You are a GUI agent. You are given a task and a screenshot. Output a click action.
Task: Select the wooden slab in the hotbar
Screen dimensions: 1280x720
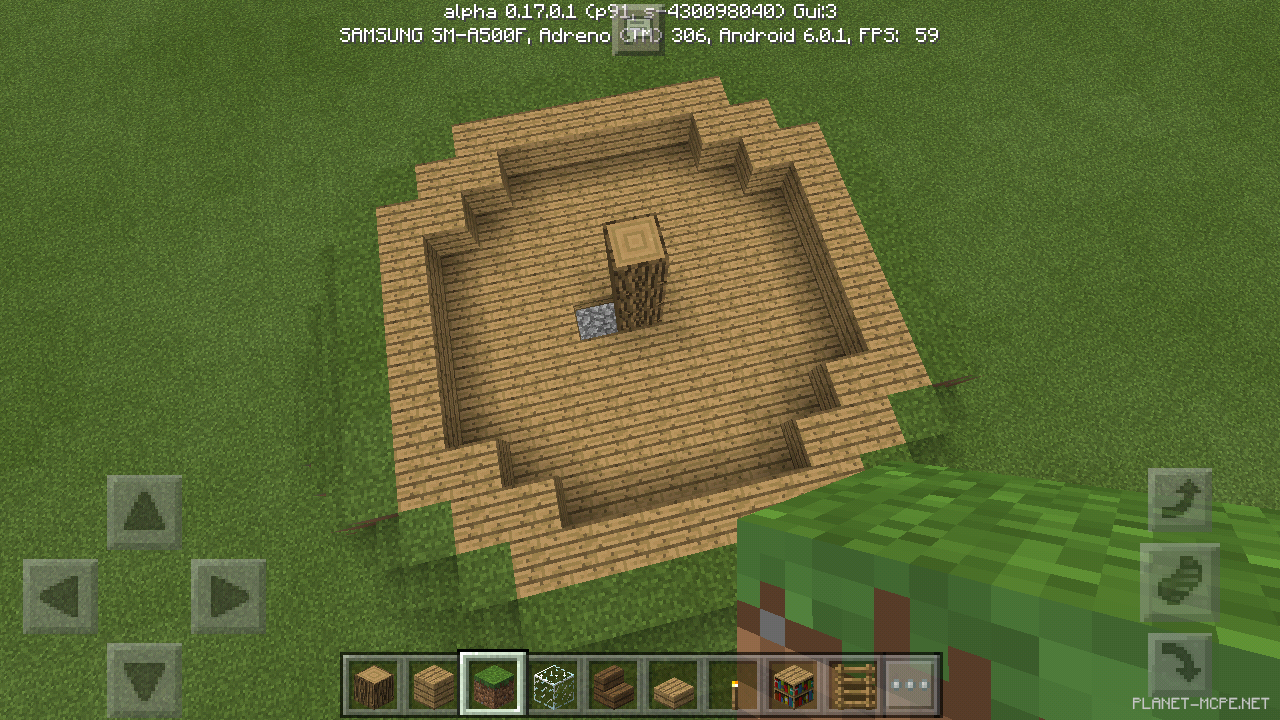671,685
